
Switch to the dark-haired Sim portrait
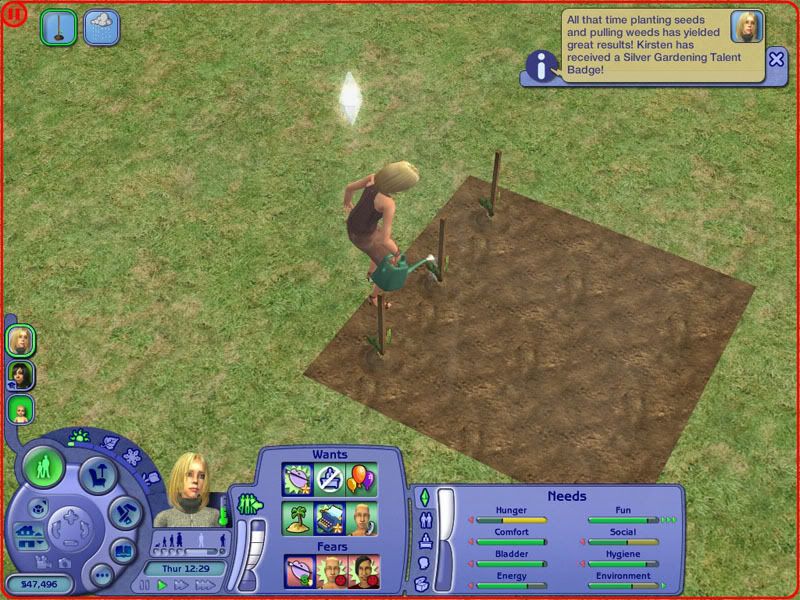click(x=21, y=374)
